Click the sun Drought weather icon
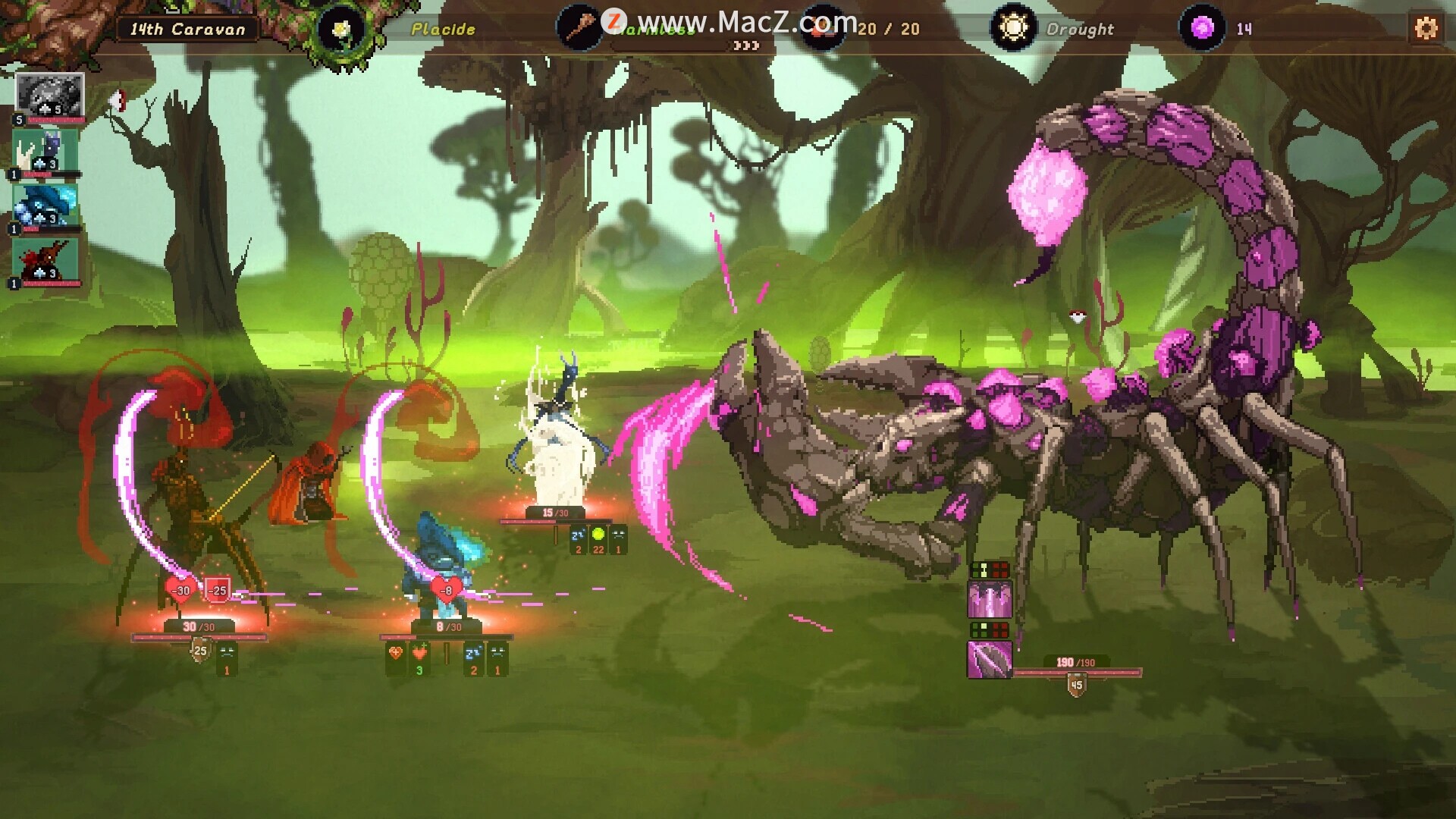The height and width of the screenshot is (819, 1456). click(1013, 29)
